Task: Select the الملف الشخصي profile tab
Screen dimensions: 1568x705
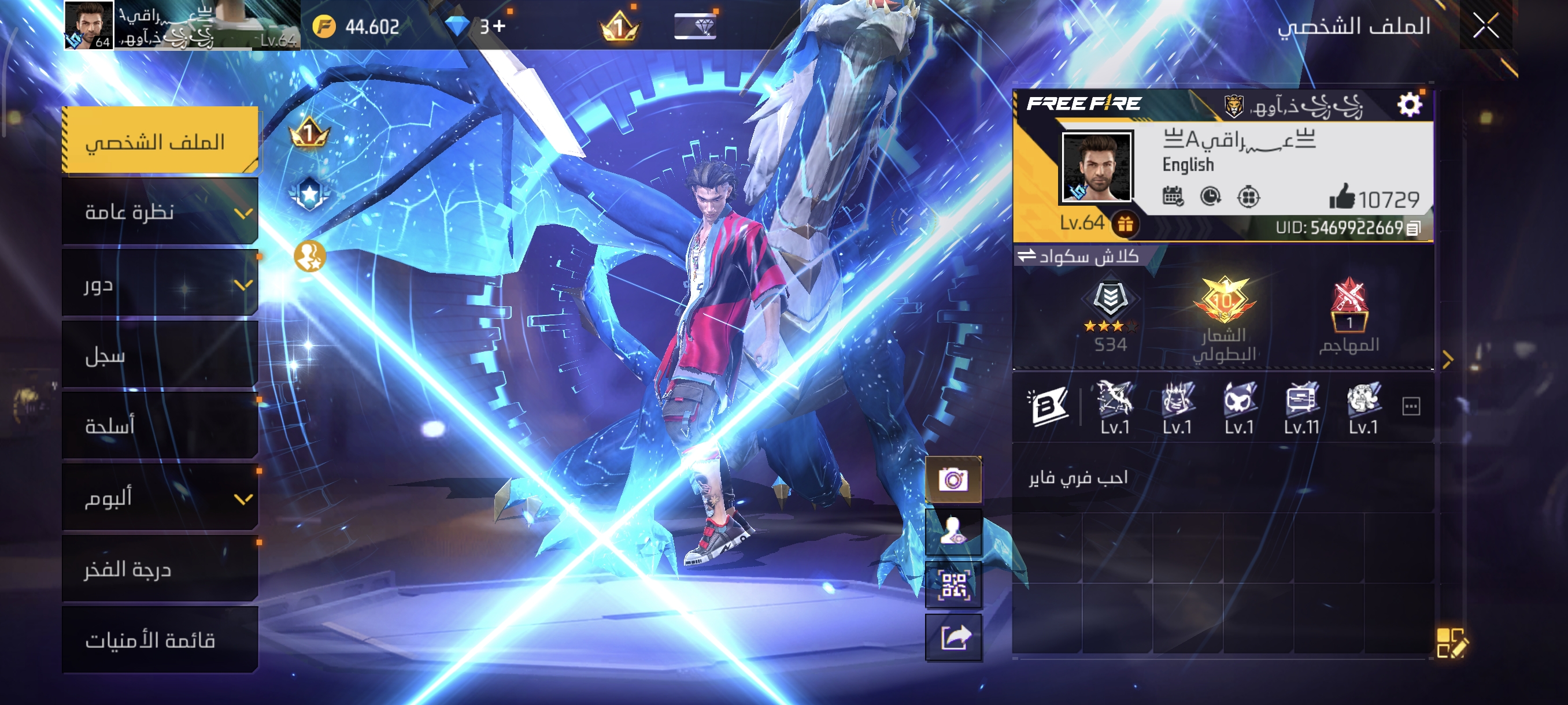Action: pos(160,141)
